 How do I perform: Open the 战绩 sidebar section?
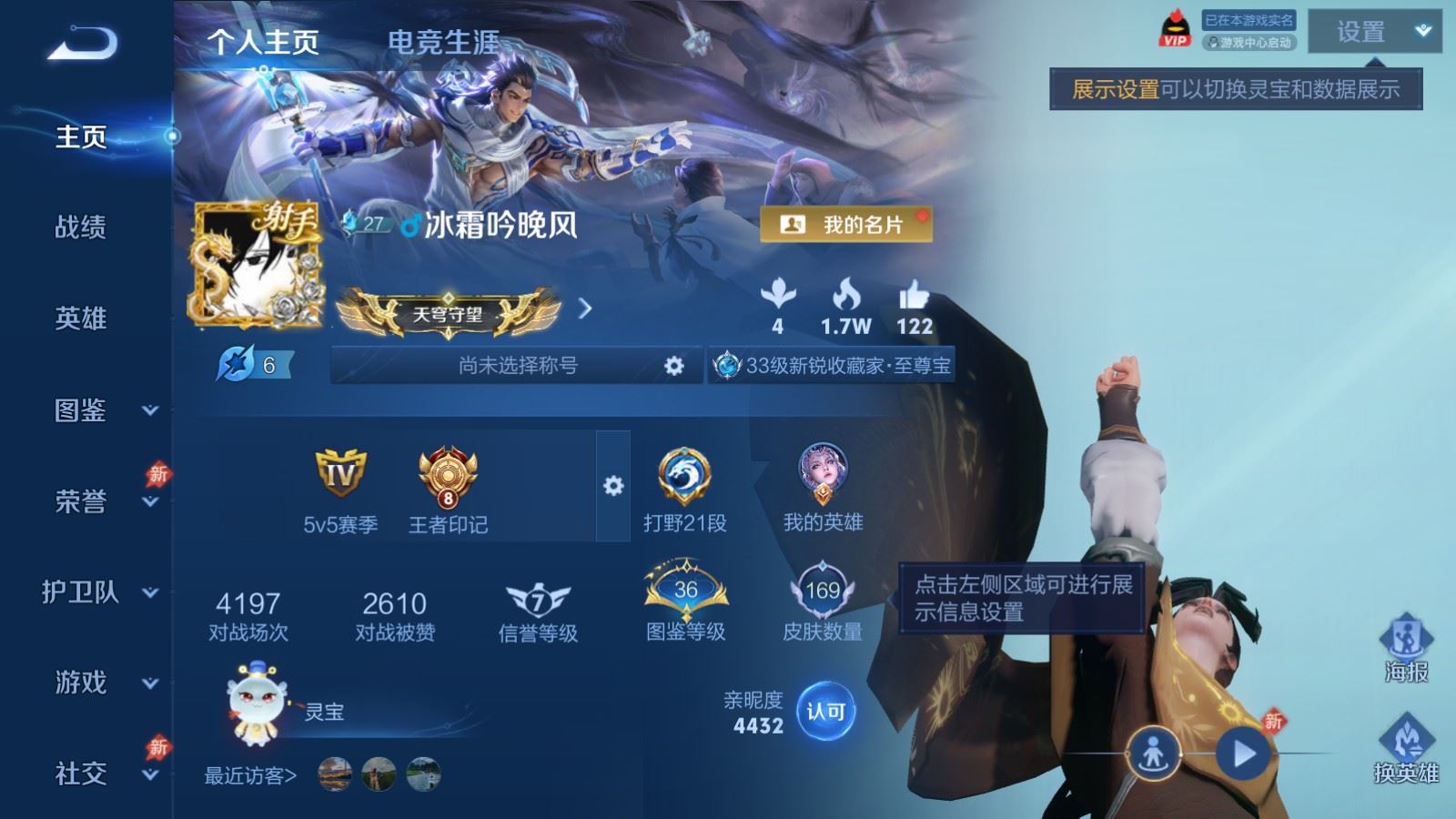point(81,227)
